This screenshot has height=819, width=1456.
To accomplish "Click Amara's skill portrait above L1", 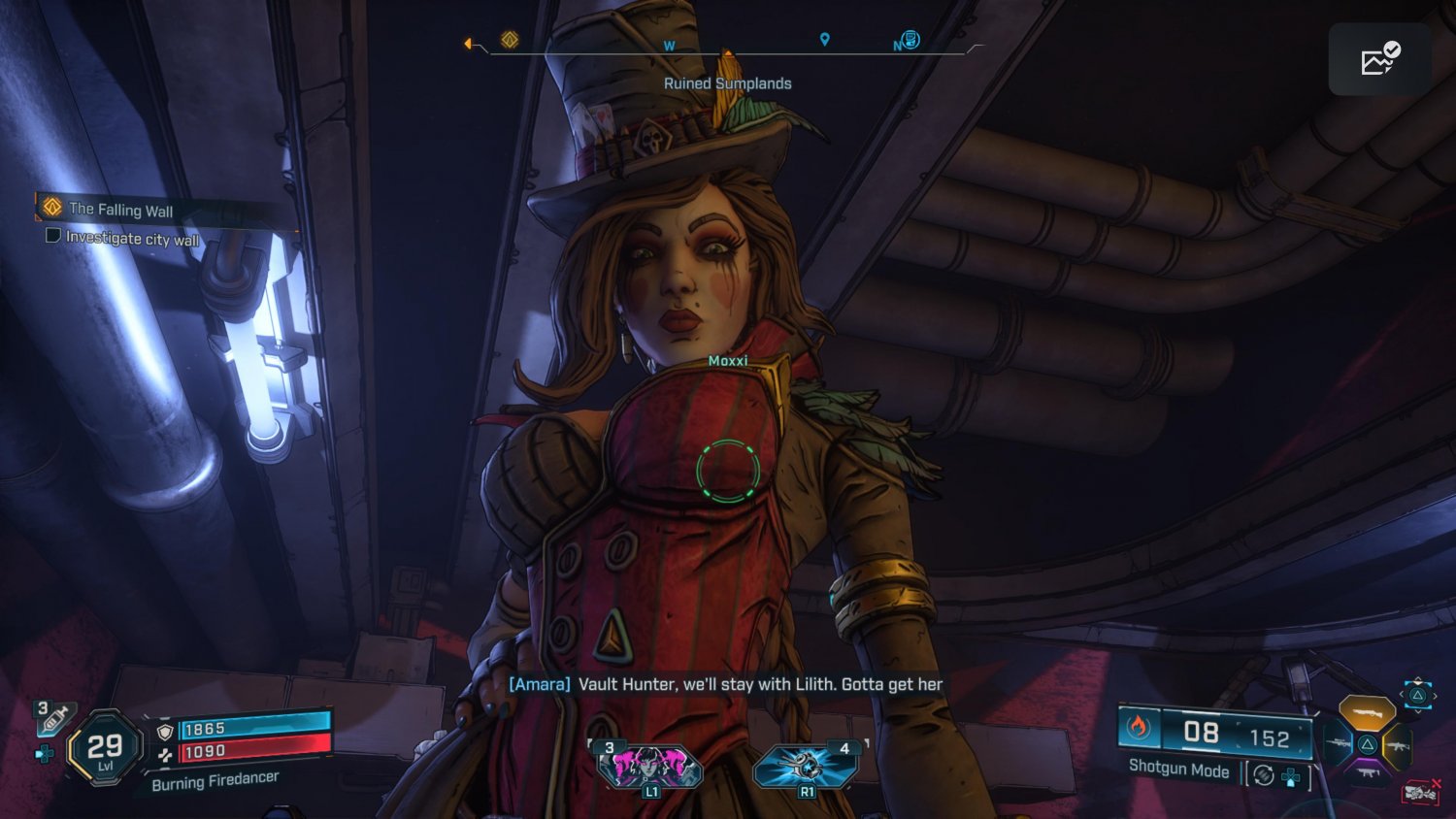I will click(652, 763).
